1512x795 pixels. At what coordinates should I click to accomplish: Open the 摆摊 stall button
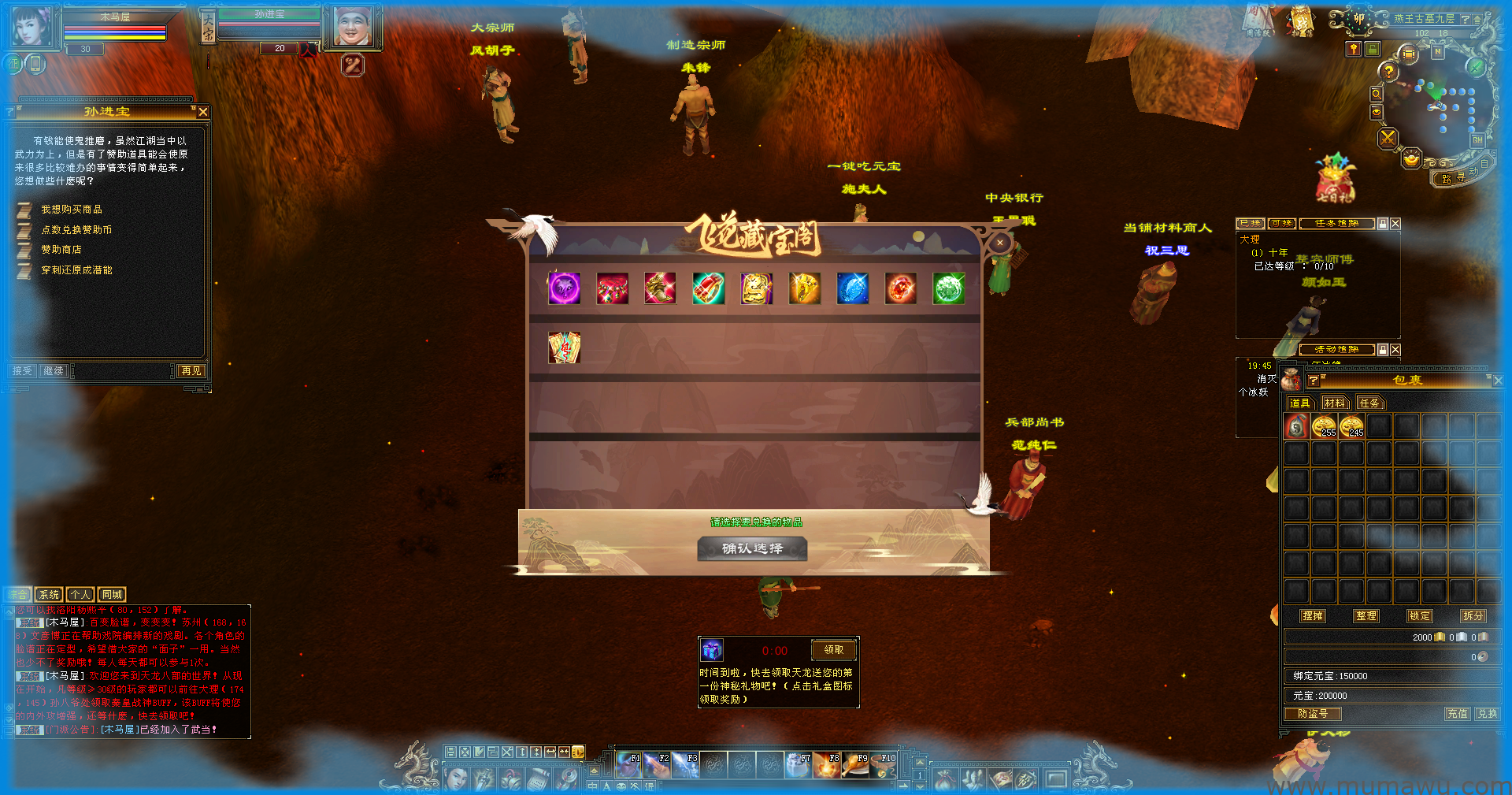click(1313, 616)
